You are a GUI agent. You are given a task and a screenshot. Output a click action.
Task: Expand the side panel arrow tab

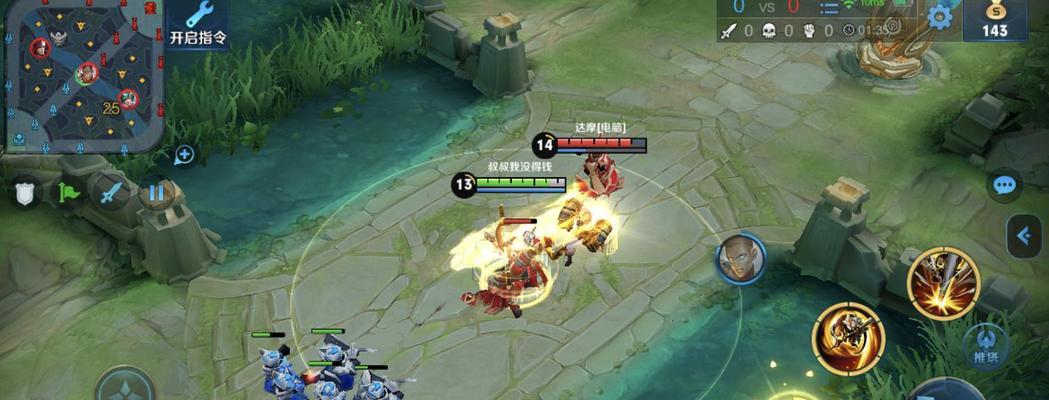coord(1024,236)
